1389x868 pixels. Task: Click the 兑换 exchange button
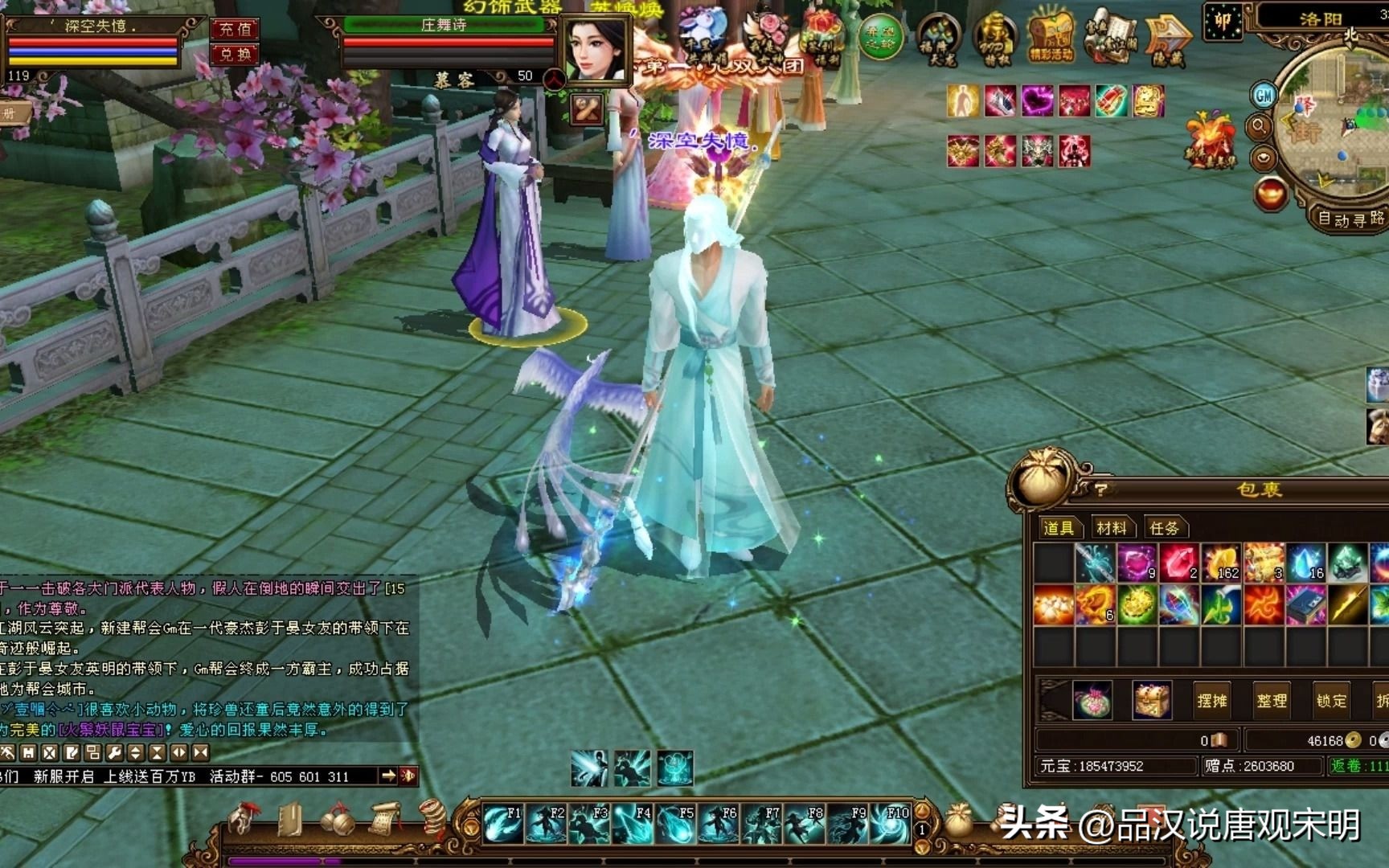235,55
